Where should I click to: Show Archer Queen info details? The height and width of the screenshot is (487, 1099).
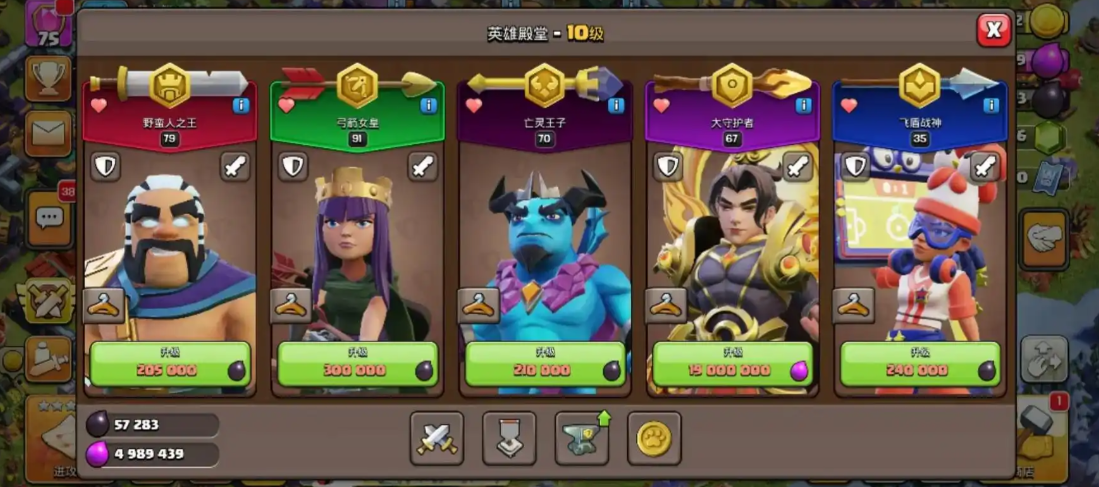pyautogui.click(x=428, y=105)
